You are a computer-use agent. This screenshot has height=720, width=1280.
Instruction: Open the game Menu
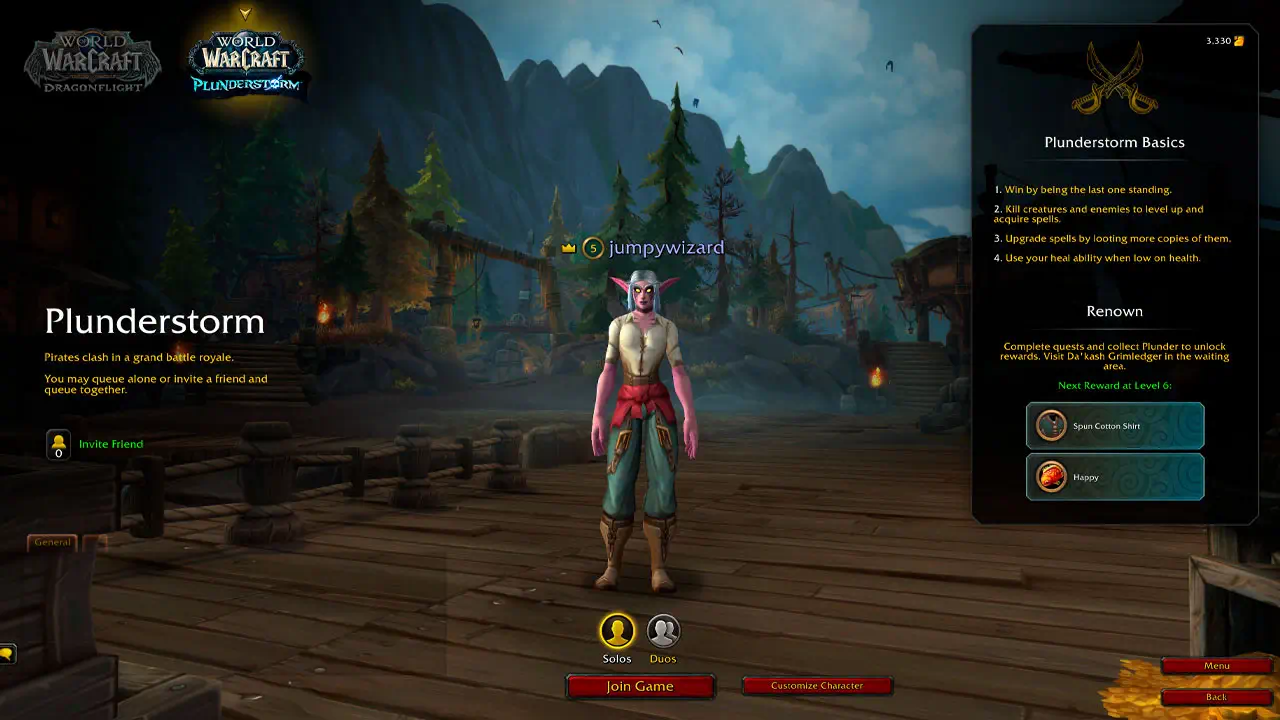[1216, 666]
